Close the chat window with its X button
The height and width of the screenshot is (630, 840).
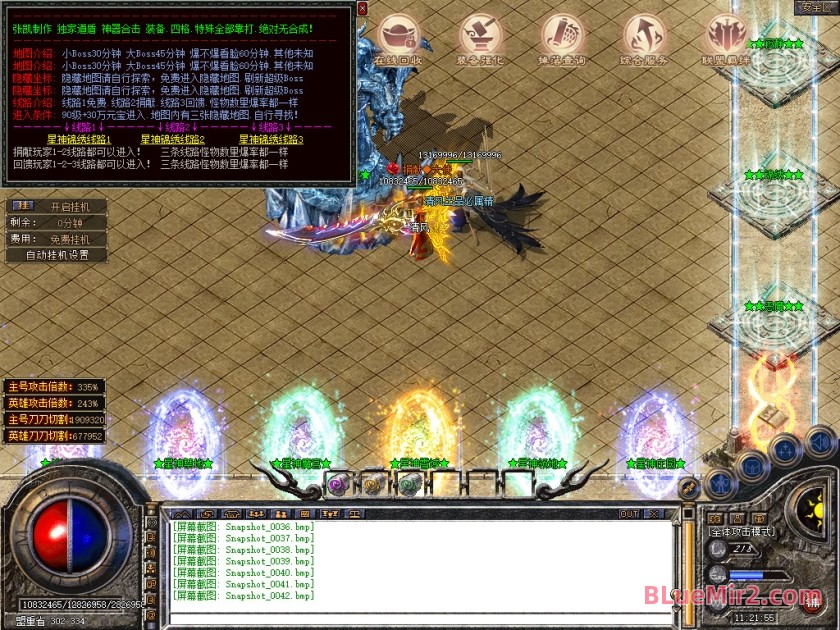pyautogui.click(x=657, y=514)
